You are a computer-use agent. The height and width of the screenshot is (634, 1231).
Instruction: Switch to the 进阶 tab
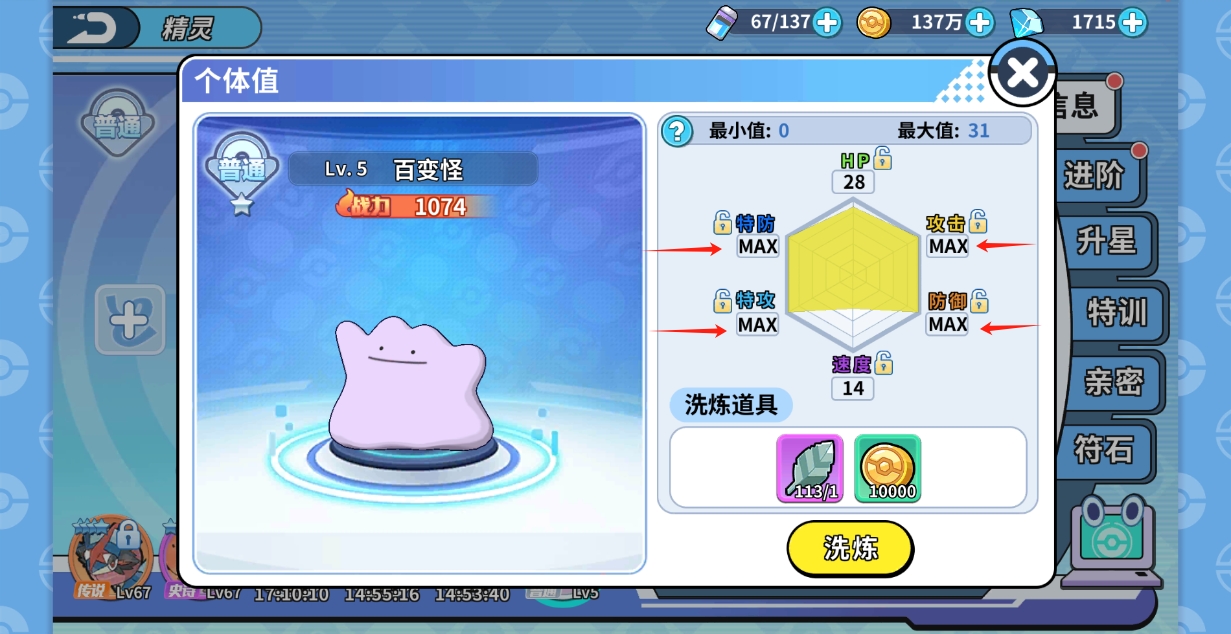pyautogui.click(x=1094, y=176)
